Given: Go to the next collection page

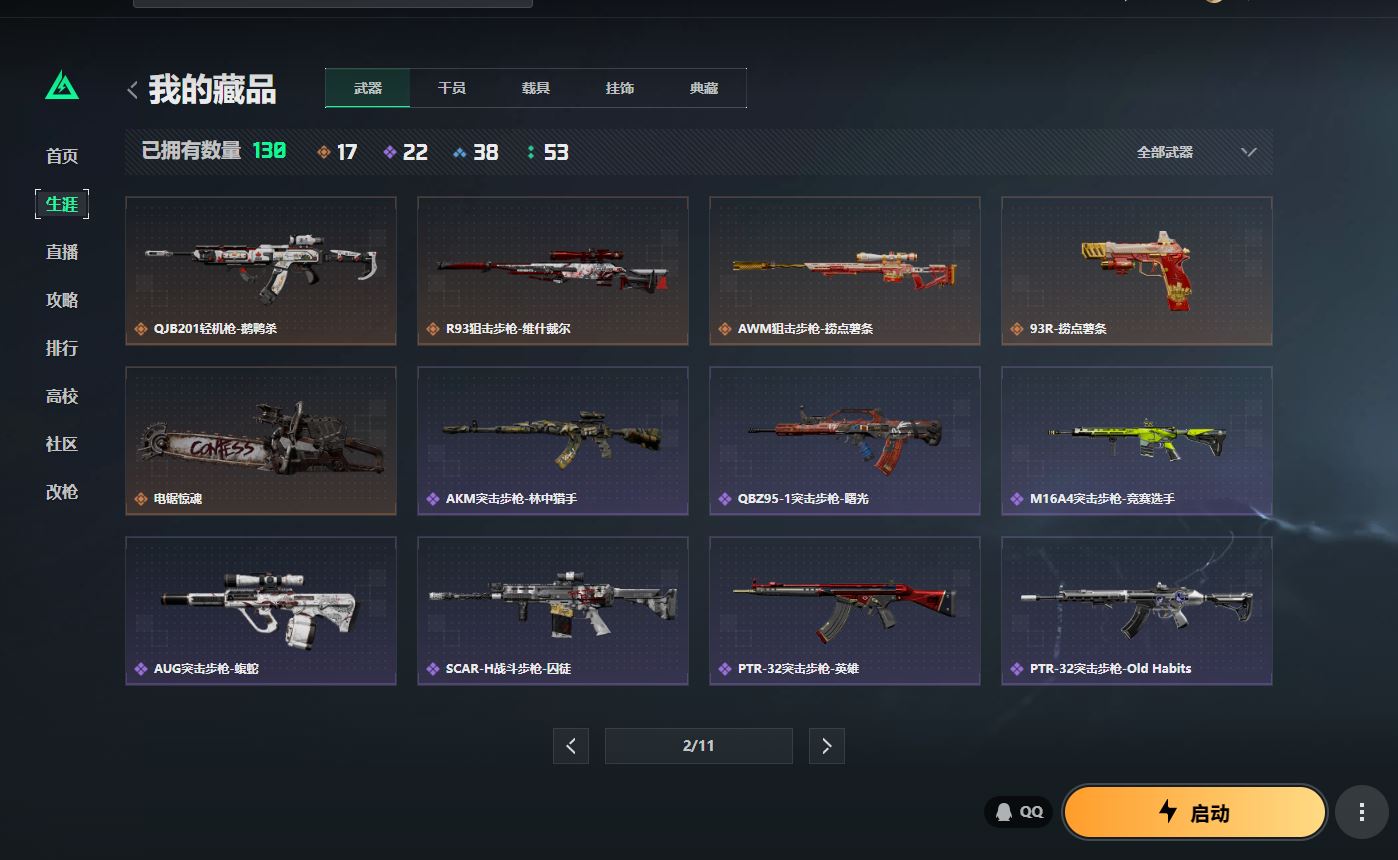Looking at the screenshot, I should point(826,746).
